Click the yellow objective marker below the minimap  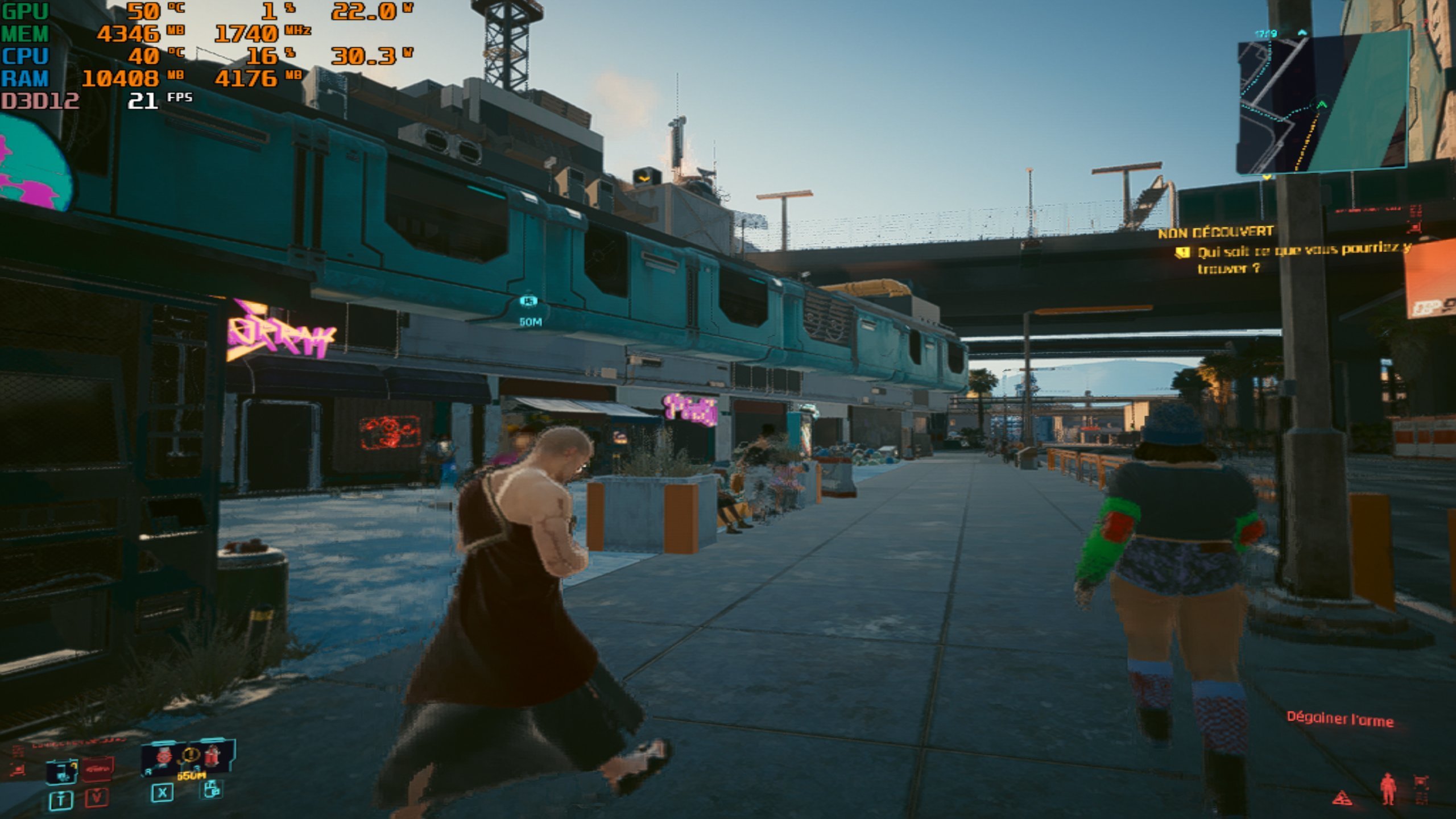[1267, 177]
